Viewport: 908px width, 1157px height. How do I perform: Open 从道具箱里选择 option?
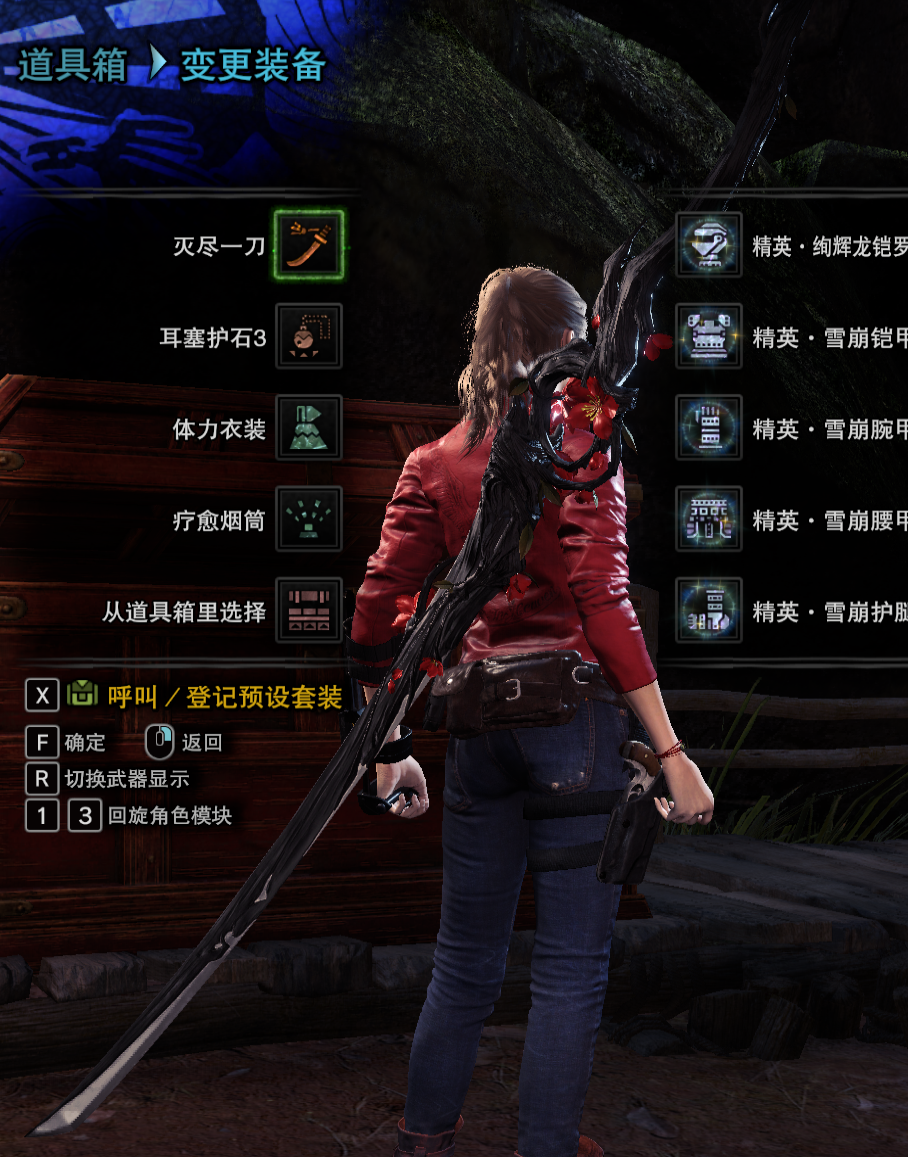[308, 610]
